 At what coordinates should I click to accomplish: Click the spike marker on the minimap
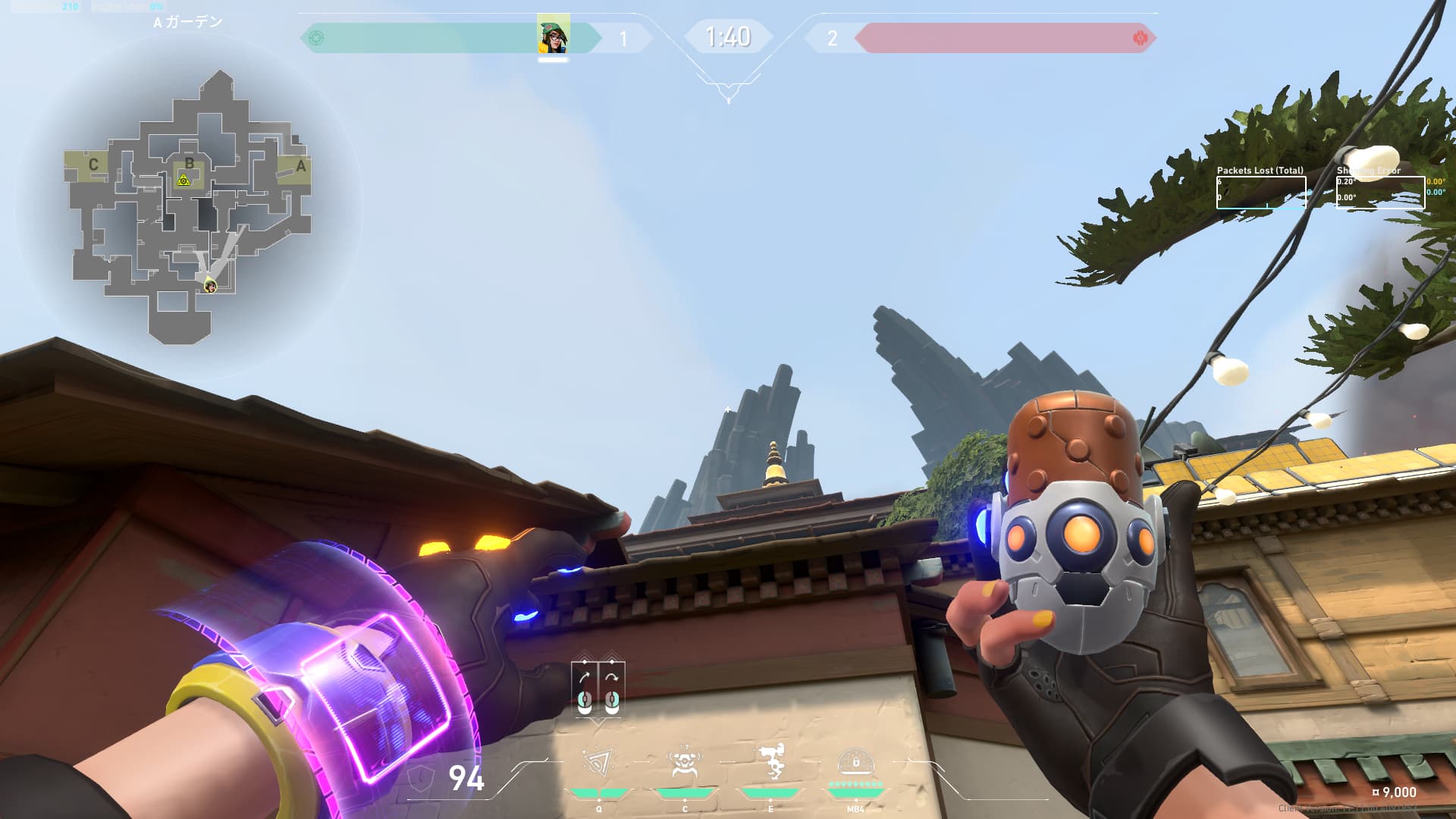pyautogui.click(x=183, y=180)
